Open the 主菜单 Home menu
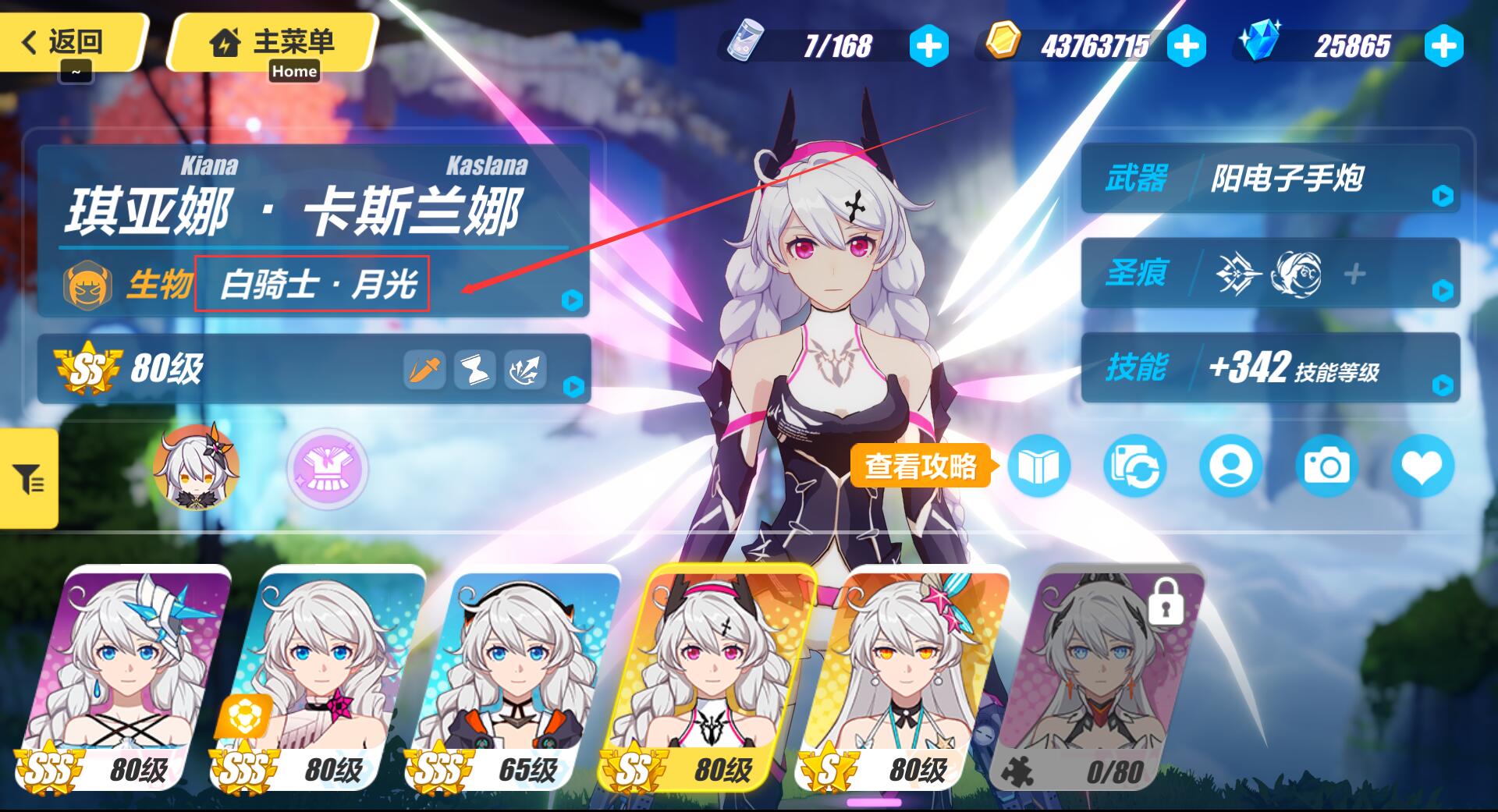Viewport: 1498px width, 812px height. [273, 41]
